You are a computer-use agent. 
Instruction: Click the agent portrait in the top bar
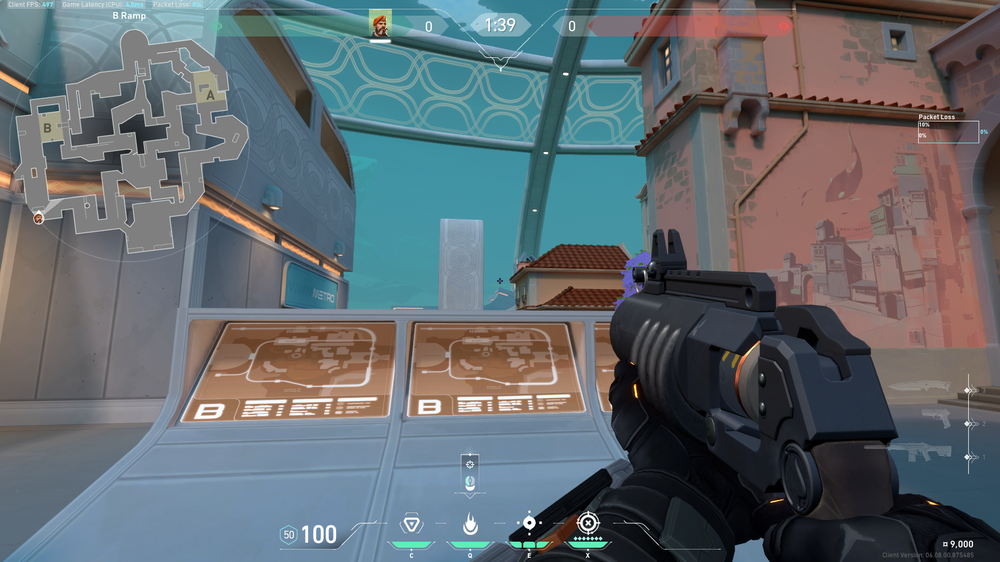(380, 25)
